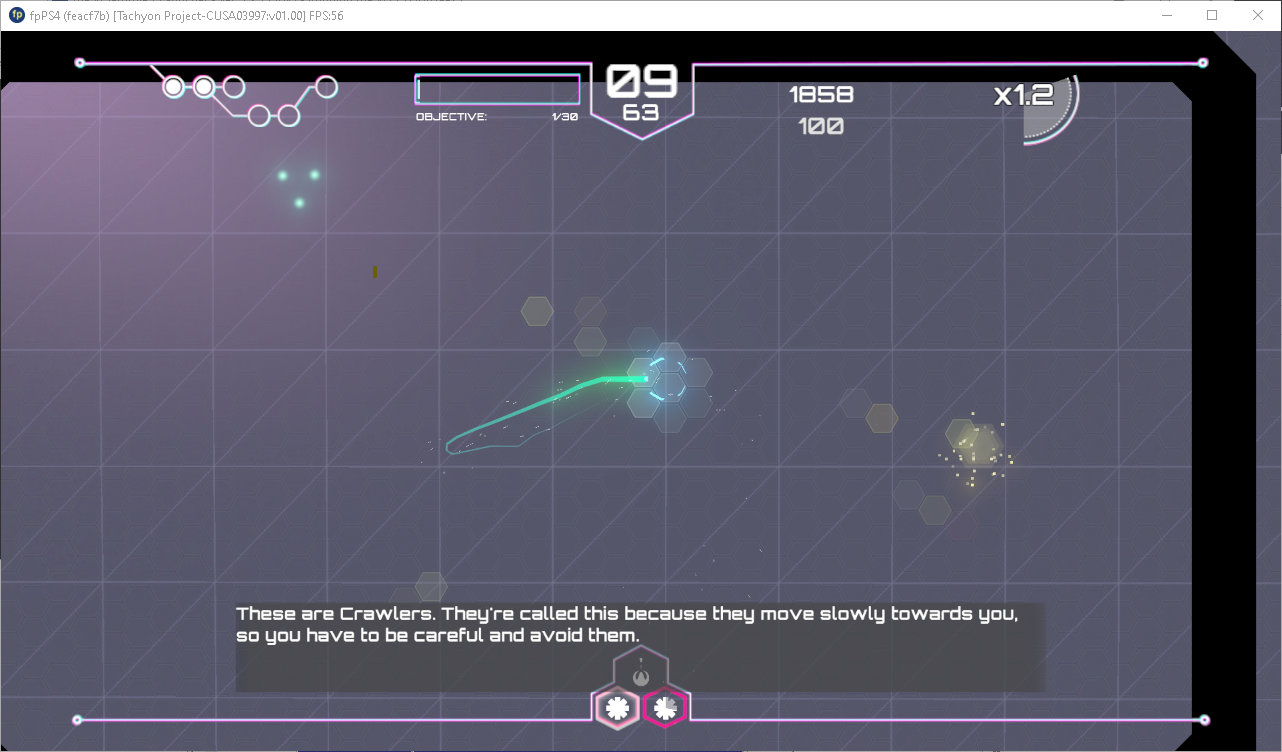Image resolution: width=1282 pixels, height=752 pixels.
Task: Click the yellow sparking enemy on the right
Action: point(973,450)
